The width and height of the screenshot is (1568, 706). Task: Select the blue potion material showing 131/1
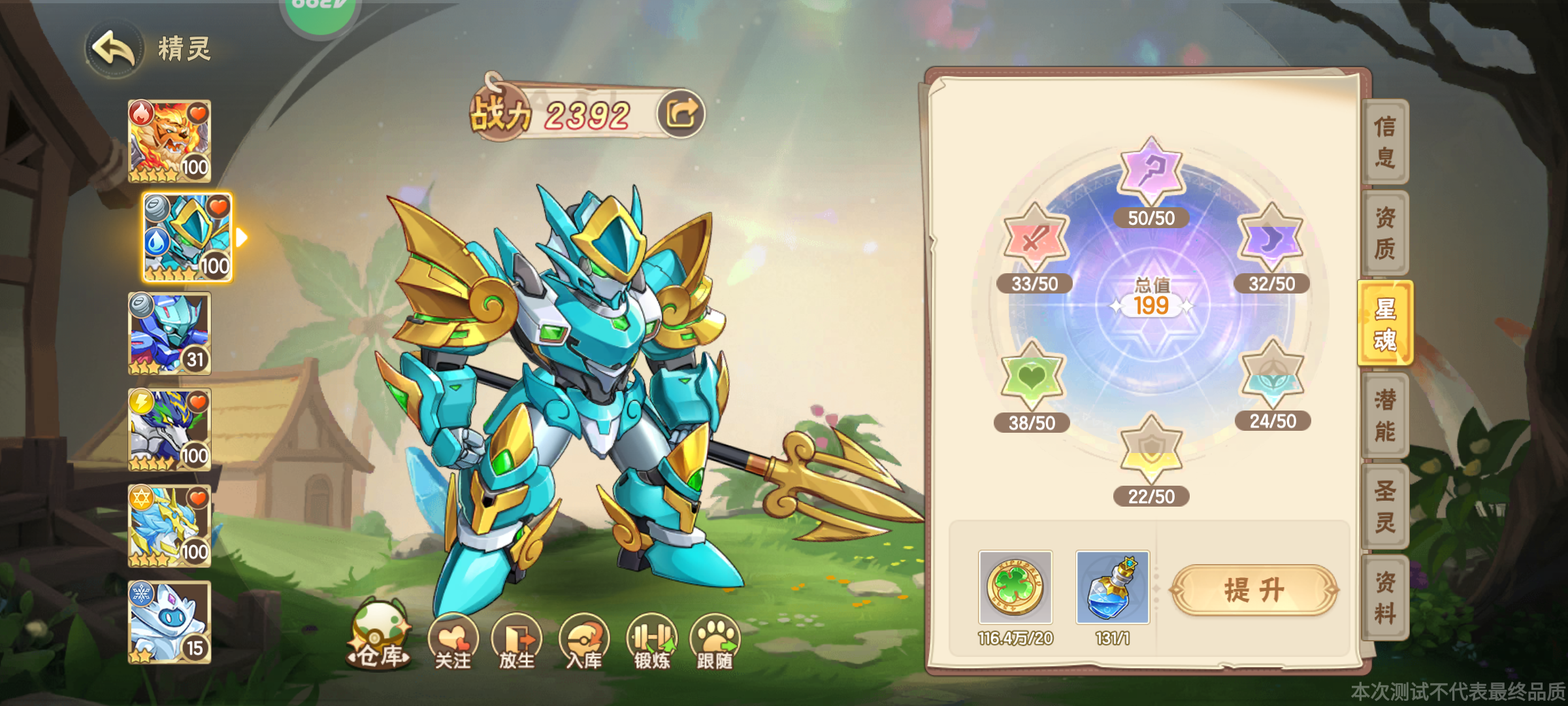pyautogui.click(x=1114, y=587)
